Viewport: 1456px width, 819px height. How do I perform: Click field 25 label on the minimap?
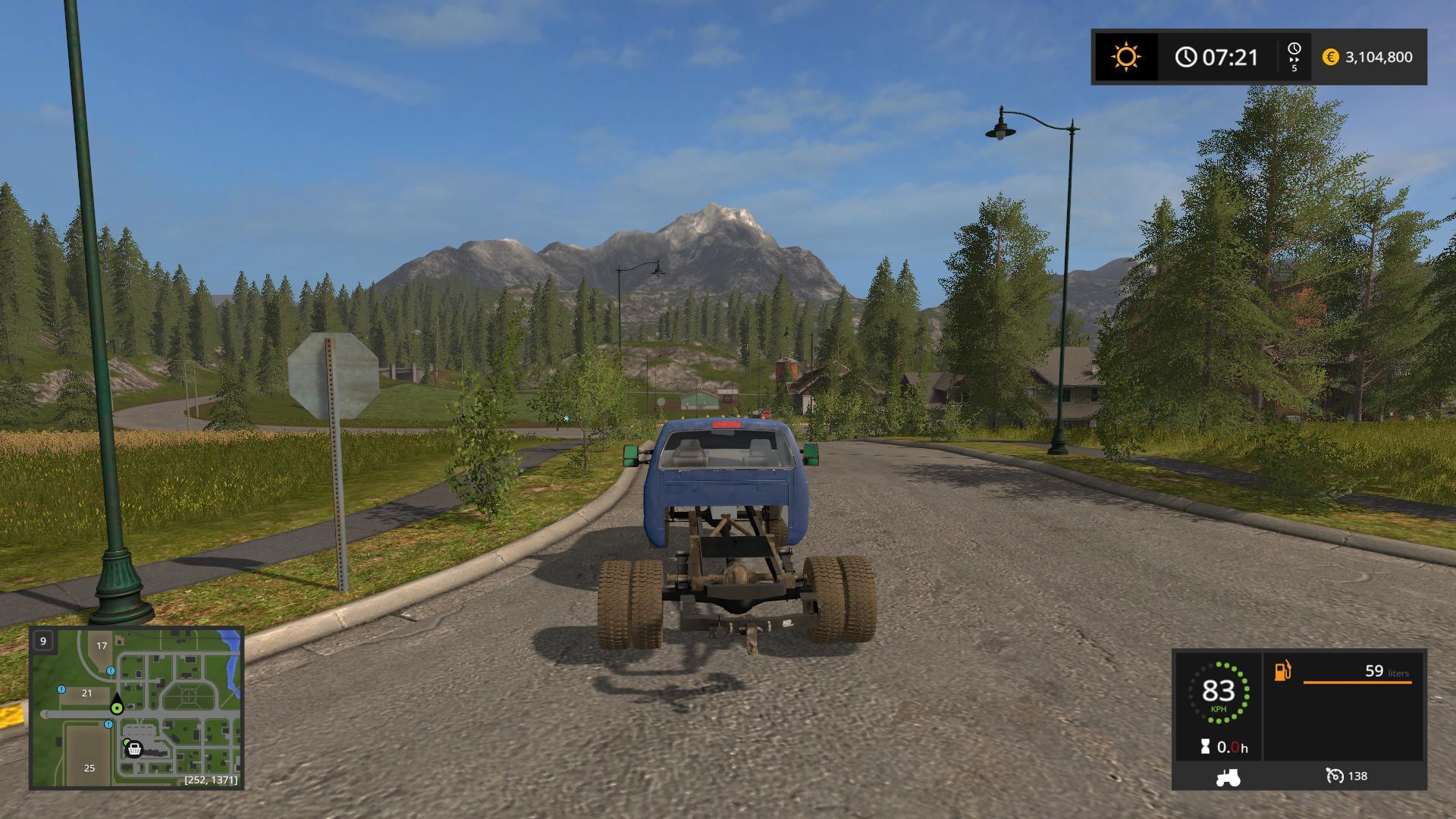[x=89, y=768]
